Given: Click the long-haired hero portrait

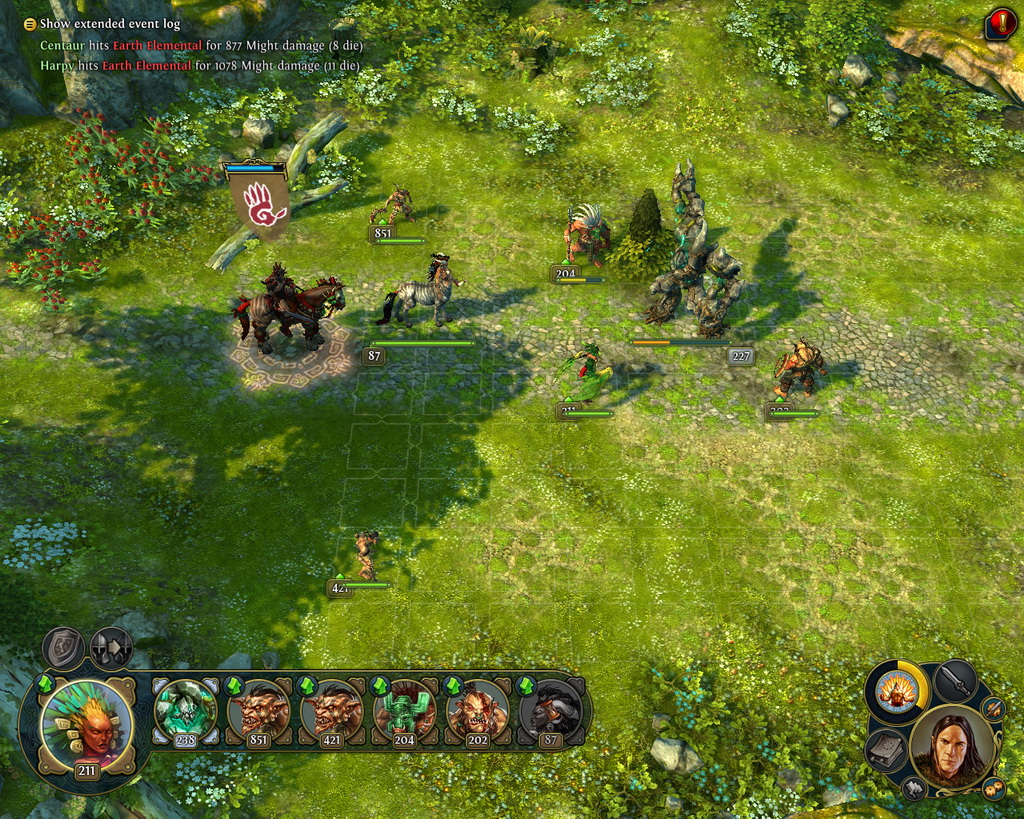Looking at the screenshot, I should [951, 747].
